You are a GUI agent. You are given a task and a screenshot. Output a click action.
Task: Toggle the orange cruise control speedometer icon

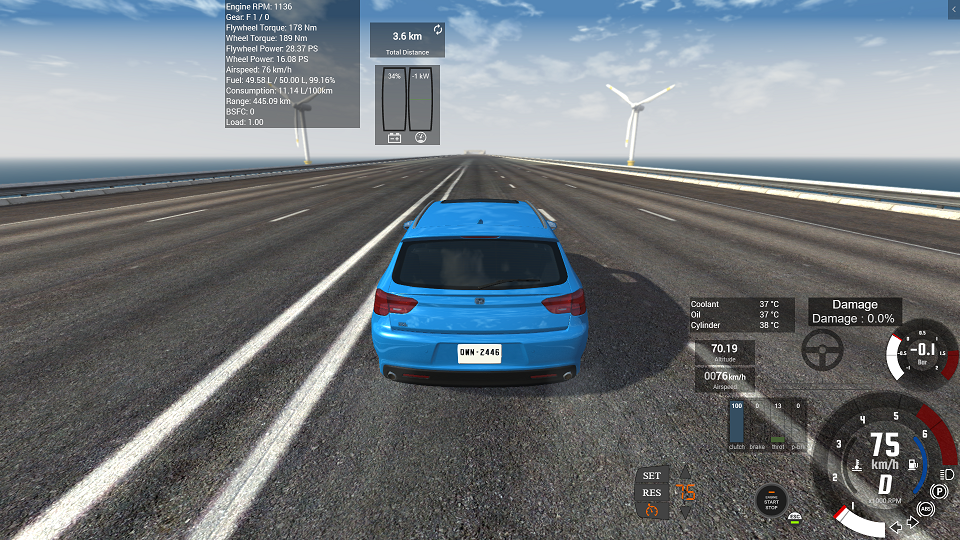pyautogui.click(x=652, y=510)
